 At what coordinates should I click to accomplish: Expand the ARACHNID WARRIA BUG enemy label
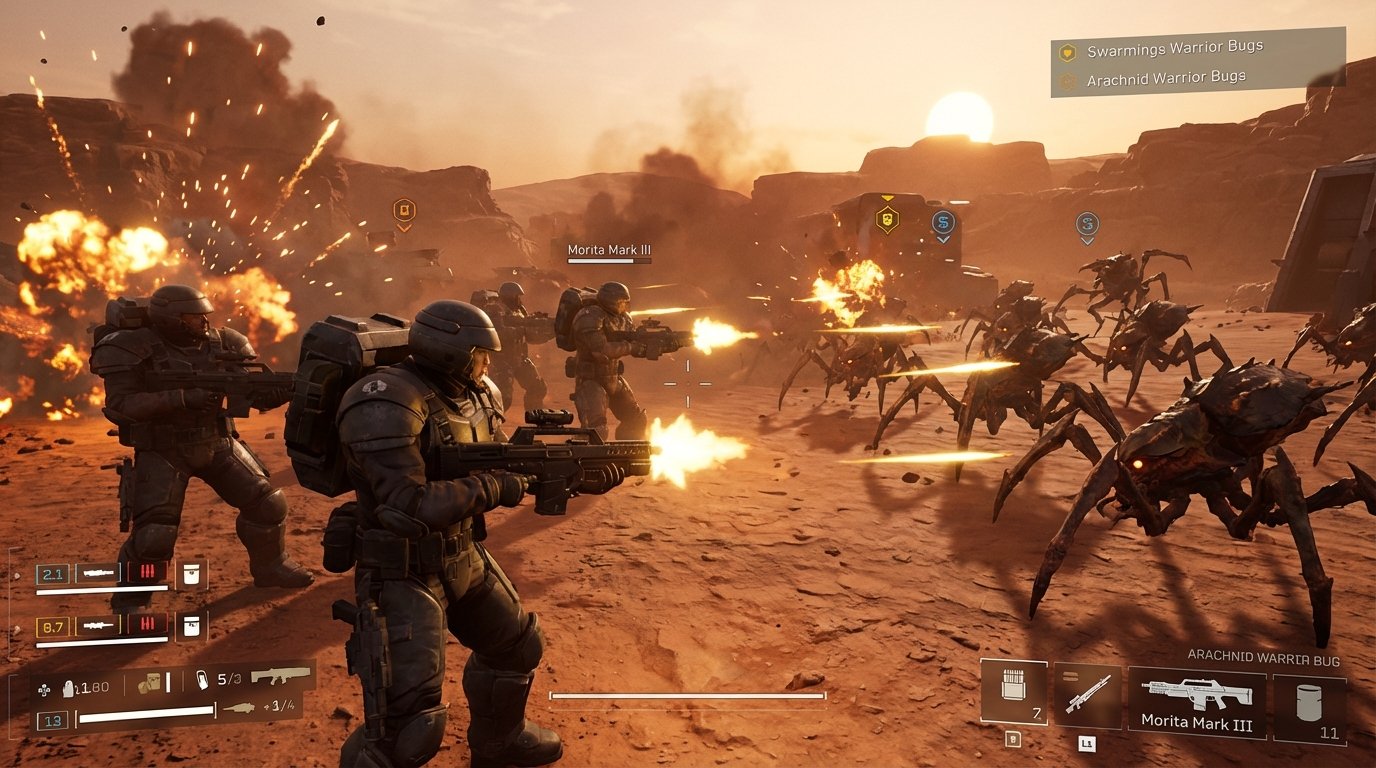1263,657
